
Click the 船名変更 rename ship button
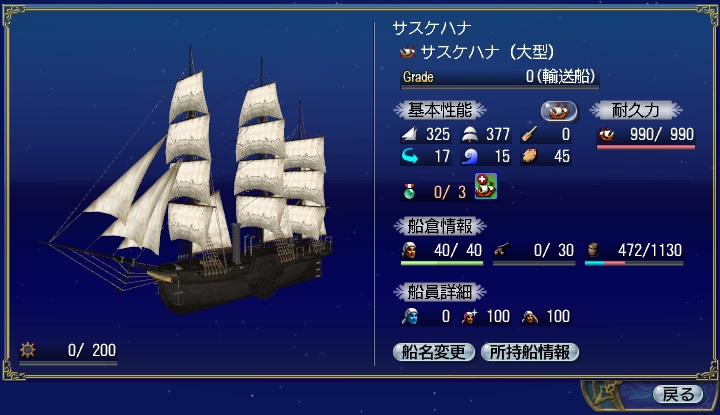pos(434,351)
